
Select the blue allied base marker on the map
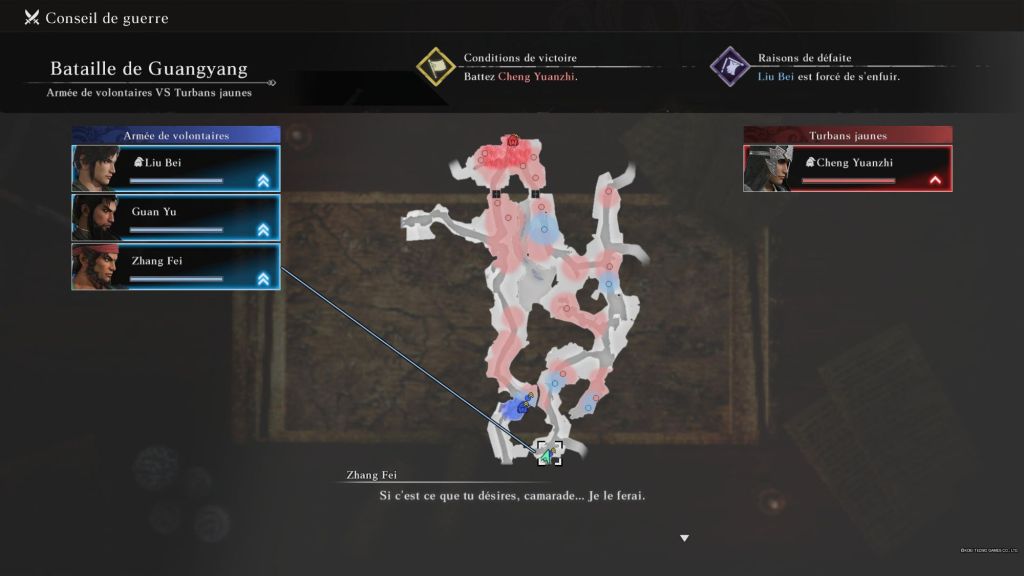(x=521, y=407)
